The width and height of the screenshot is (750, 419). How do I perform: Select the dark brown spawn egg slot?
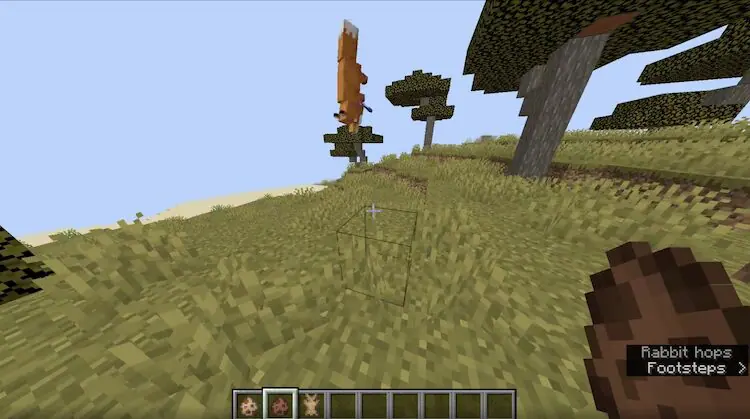tap(279, 404)
